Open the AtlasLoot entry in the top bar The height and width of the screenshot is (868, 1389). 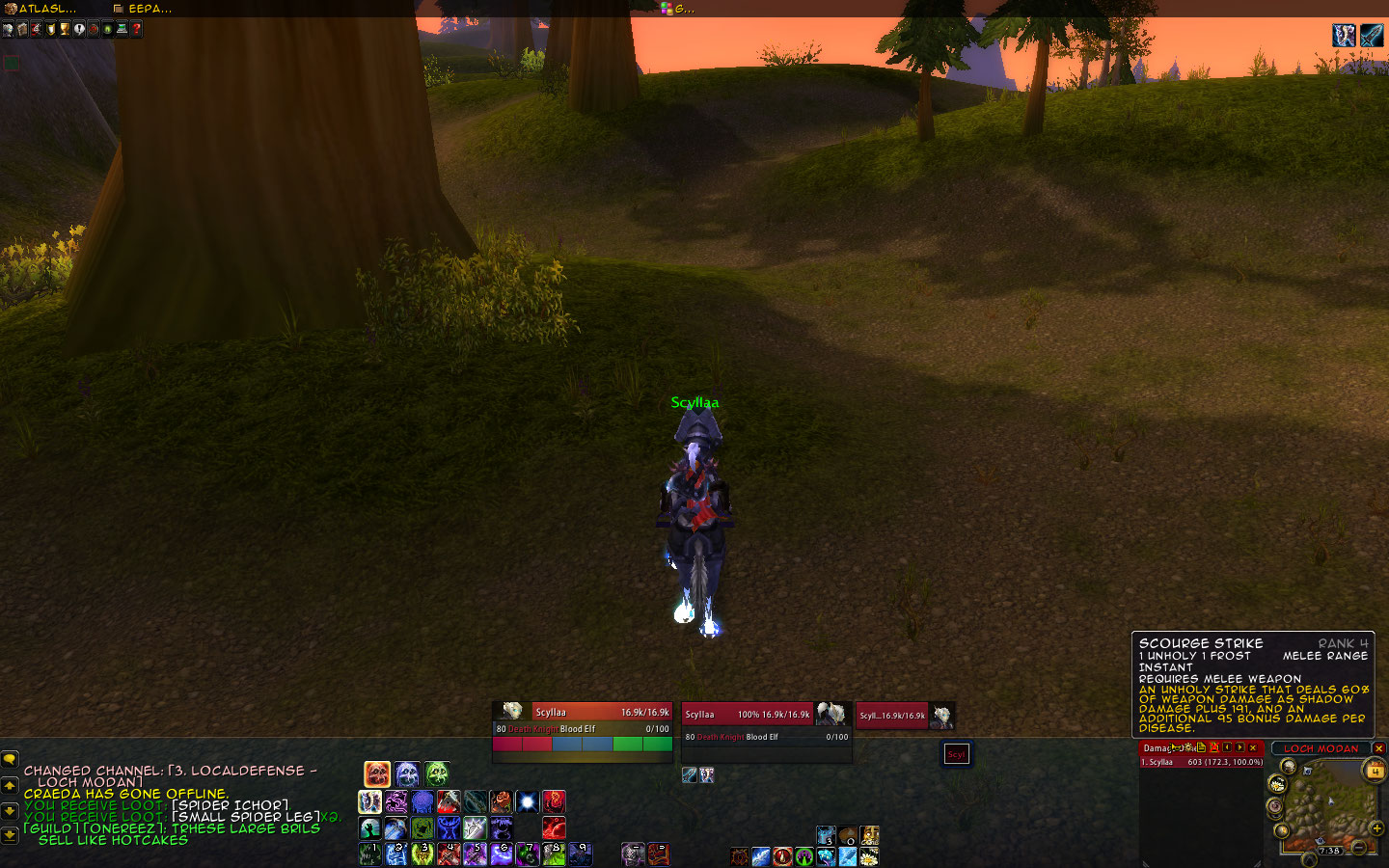(41, 9)
